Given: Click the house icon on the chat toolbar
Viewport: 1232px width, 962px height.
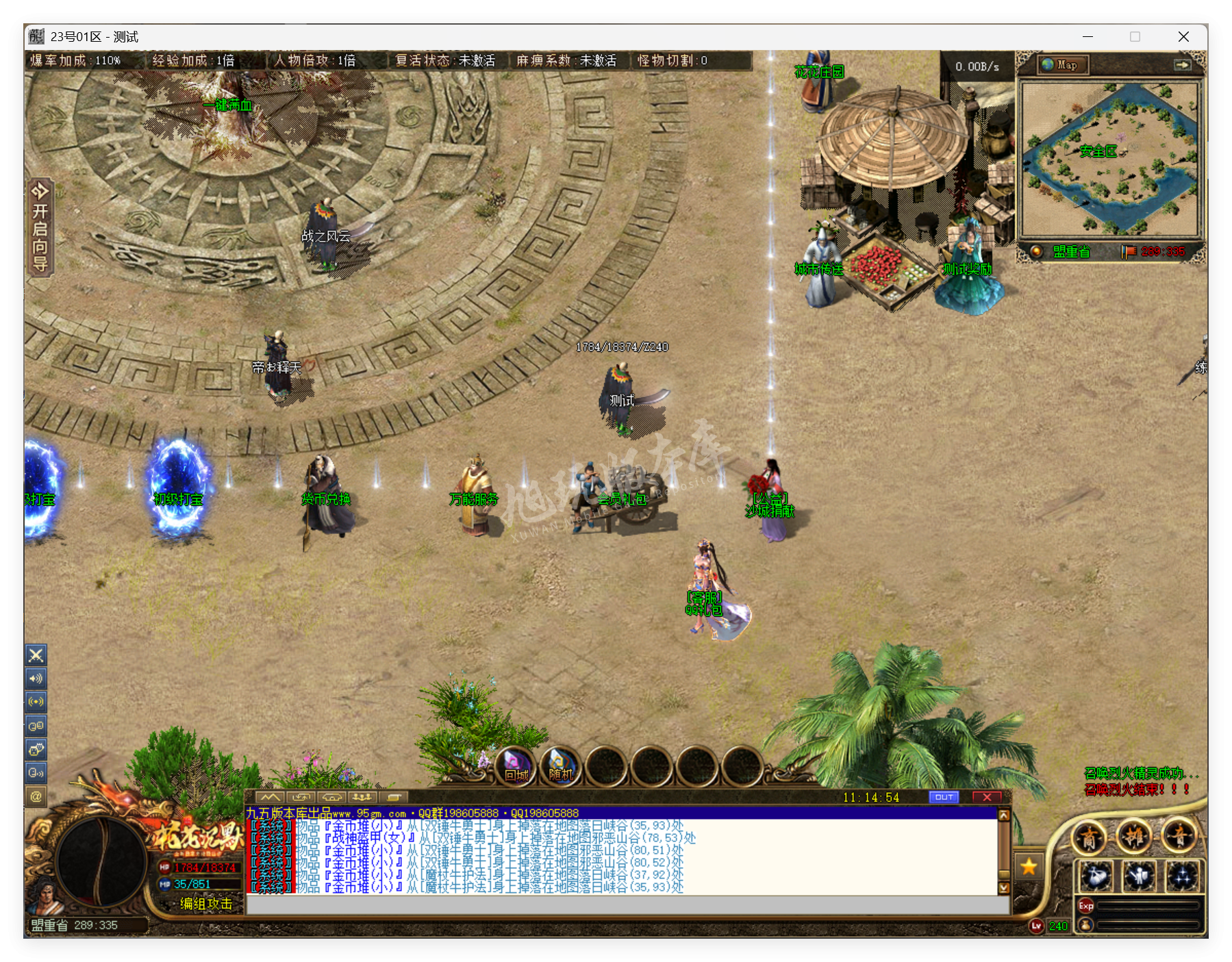Looking at the screenshot, I should 332,797.
